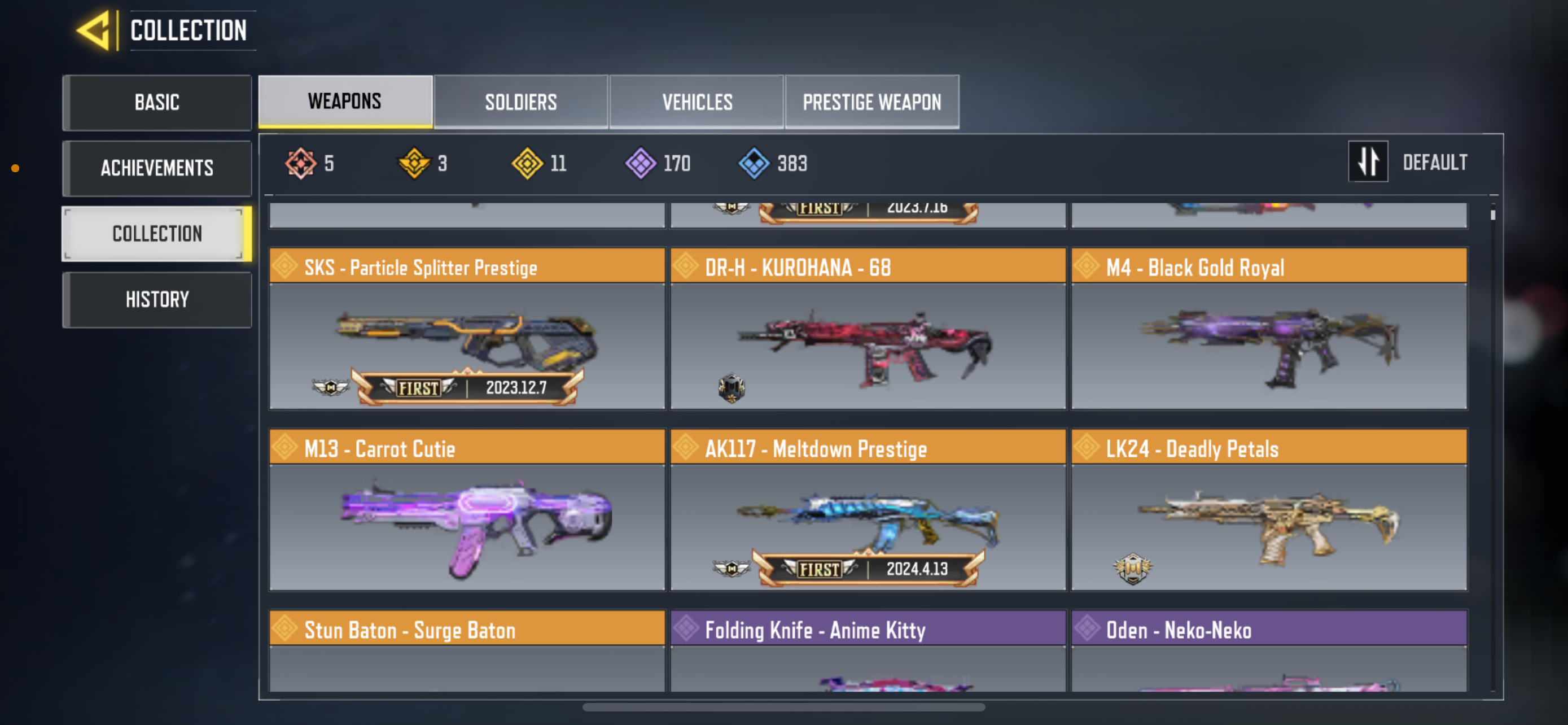Filter by the gold Legendary rarity icon
1568x725 pixels.
(414, 163)
